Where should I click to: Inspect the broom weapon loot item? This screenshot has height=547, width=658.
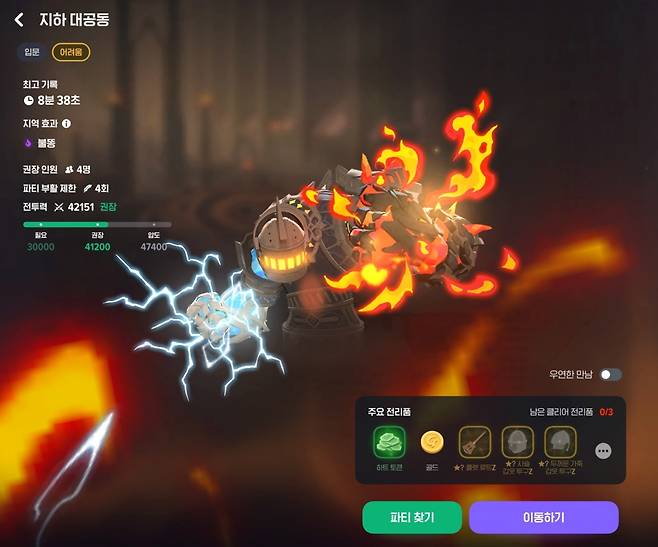(x=474, y=442)
